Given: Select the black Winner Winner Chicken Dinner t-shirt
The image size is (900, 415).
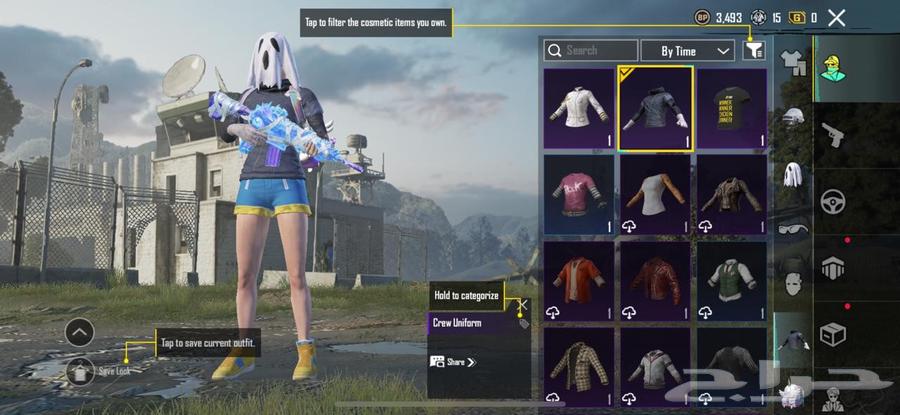Looking at the screenshot, I should (x=732, y=108).
